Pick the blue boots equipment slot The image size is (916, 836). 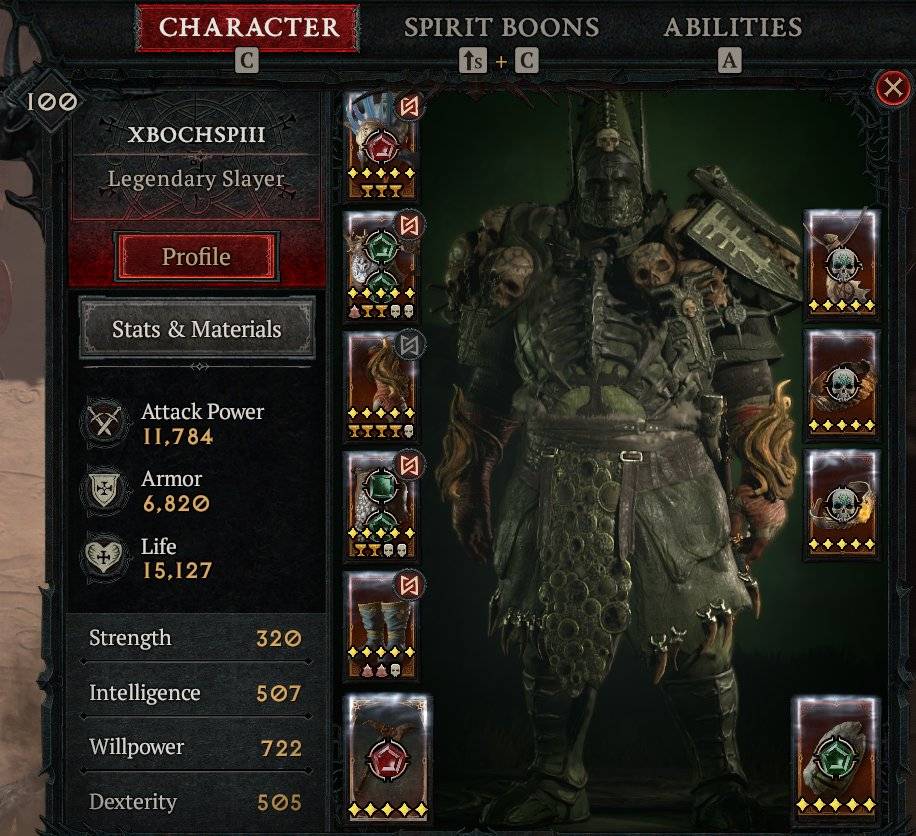click(x=378, y=625)
